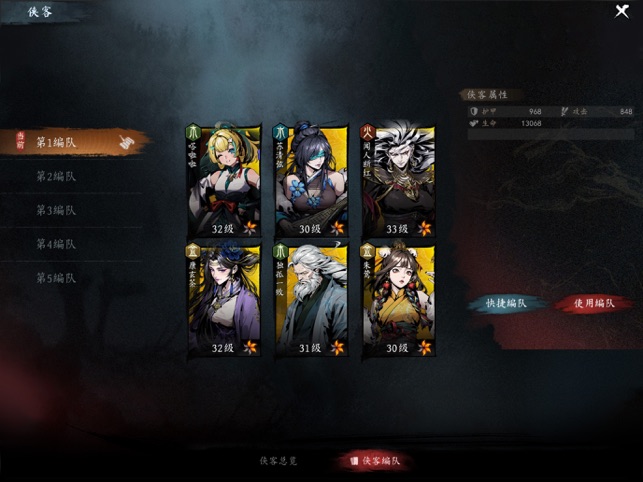The image size is (643, 482).
Task: Switch to the 侠客总览 tab
Action: pyautogui.click(x=278, y=461)
